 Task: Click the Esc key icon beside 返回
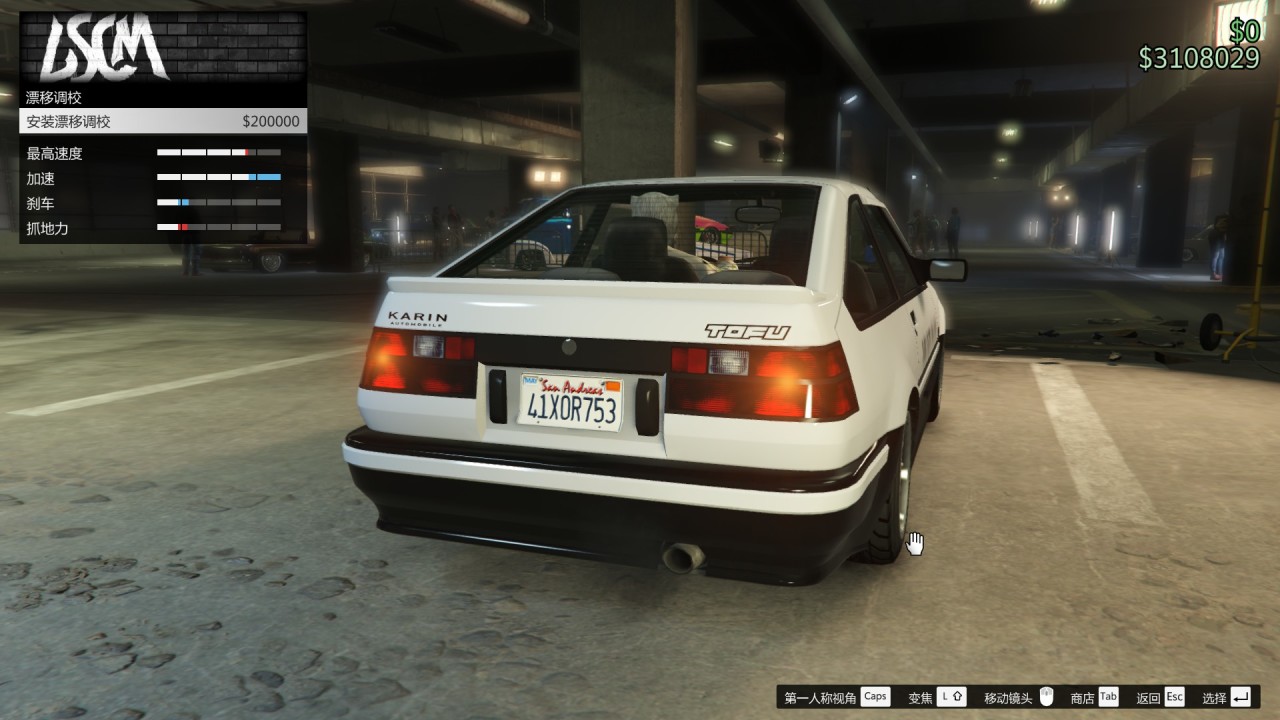coord(1175,696)
